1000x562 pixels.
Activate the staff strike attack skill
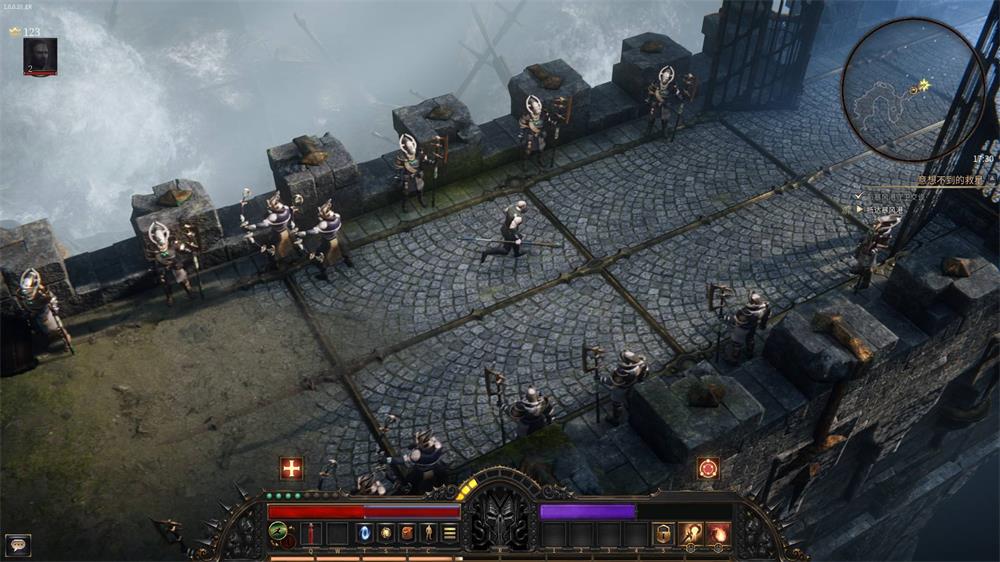coord(690,534)
